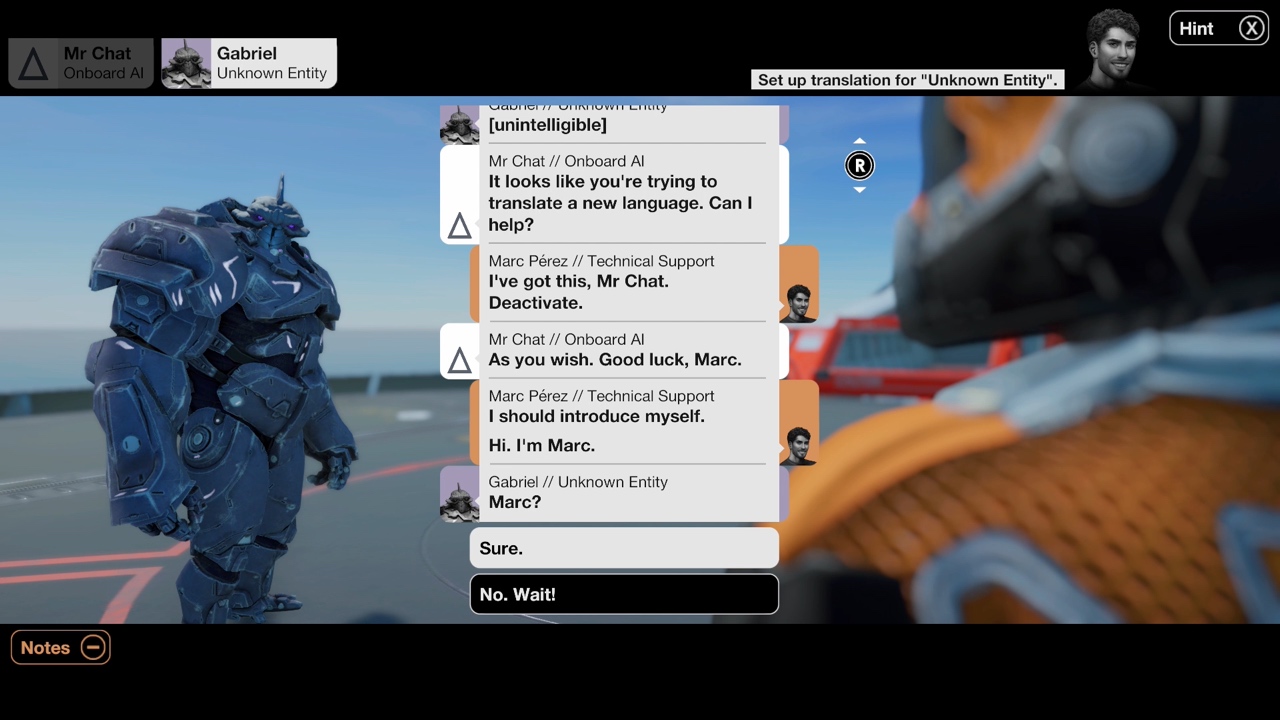Open the Hint panel
Screen dimensions: 1280x720
[1196, 28]
